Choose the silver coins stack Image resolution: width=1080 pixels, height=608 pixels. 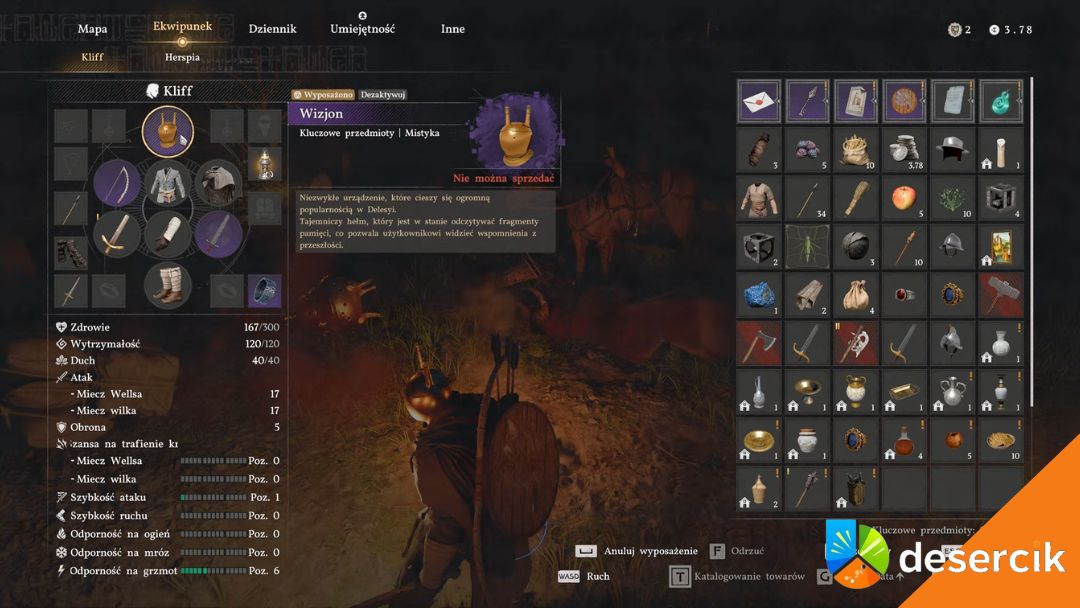[904, 149]
